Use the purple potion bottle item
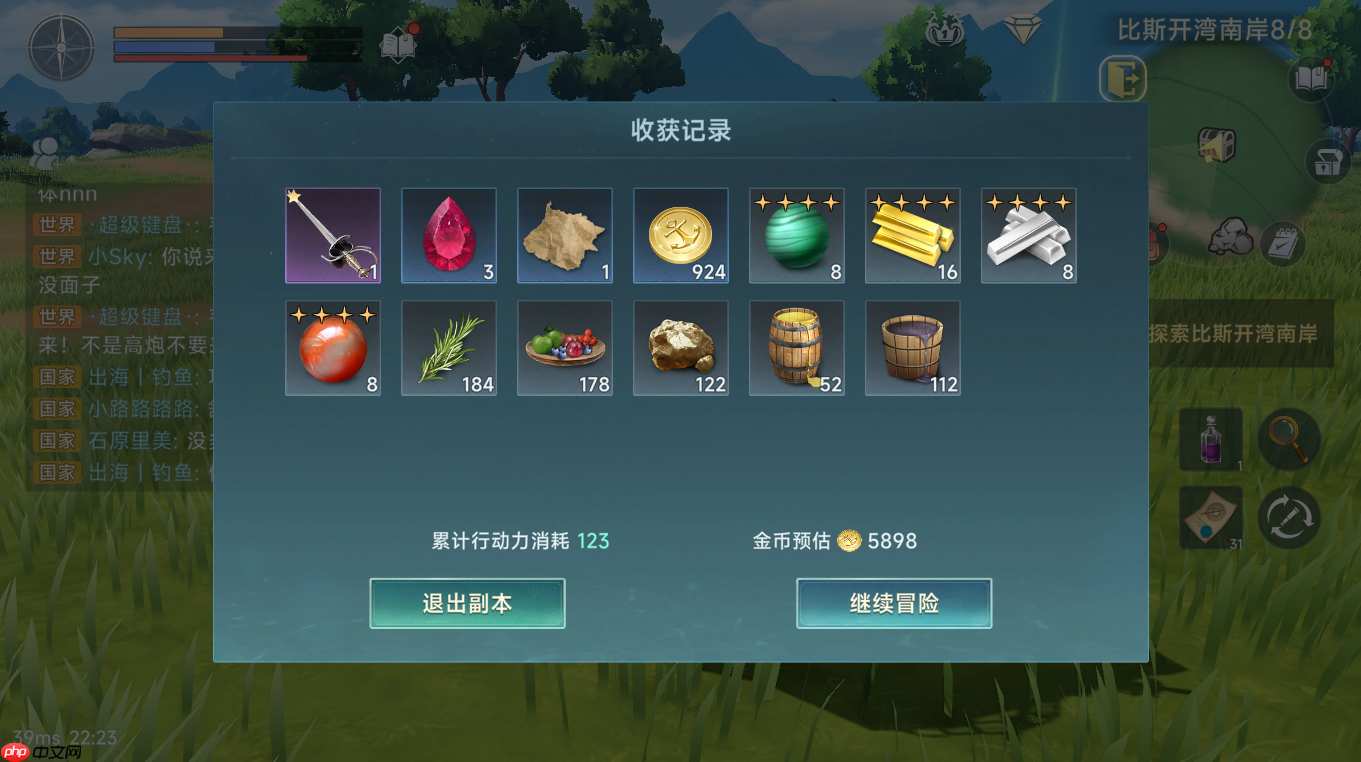Image resolution: width=1361 pixels, height=762 pixels. coord(1212,440)
